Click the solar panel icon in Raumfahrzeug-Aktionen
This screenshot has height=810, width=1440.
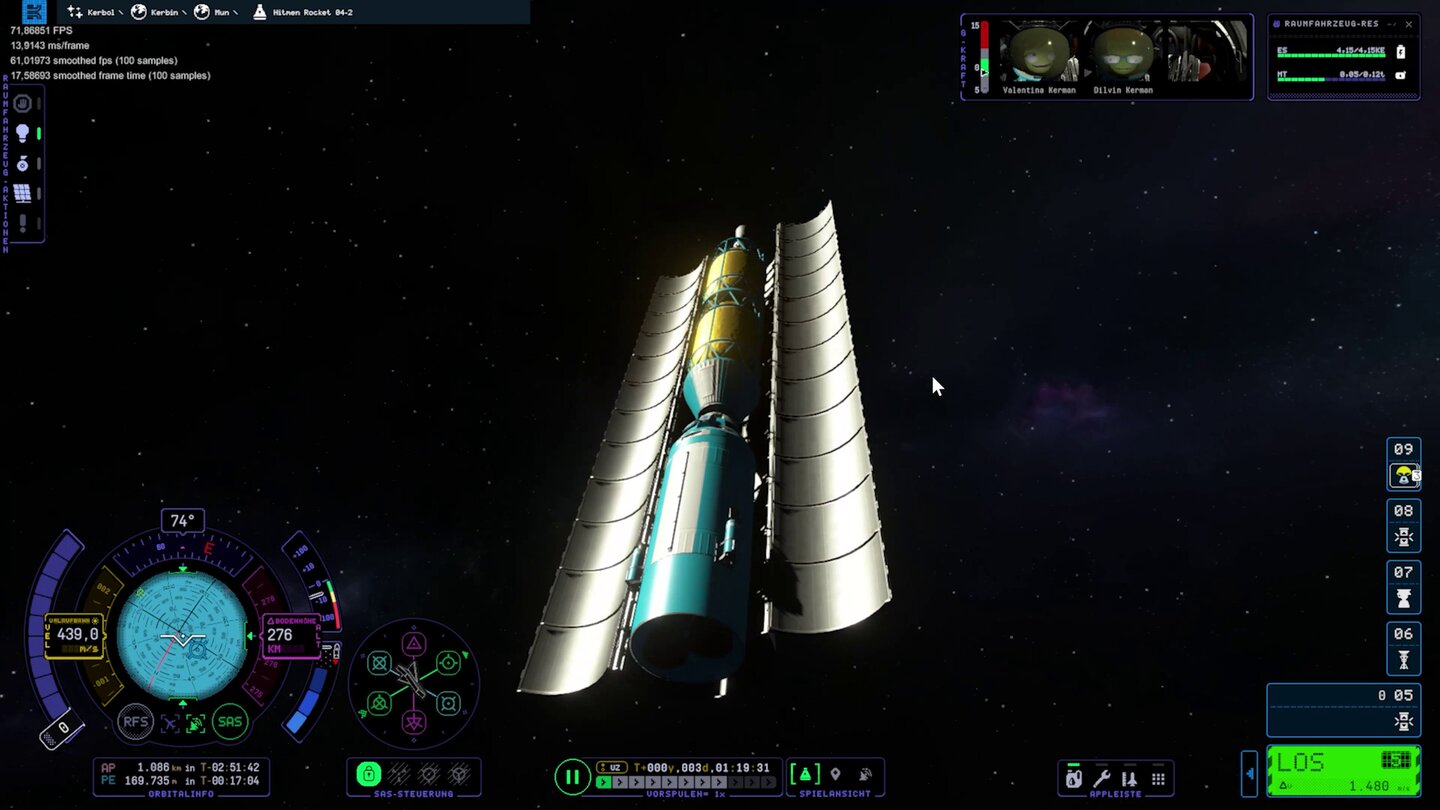[22, 190]
